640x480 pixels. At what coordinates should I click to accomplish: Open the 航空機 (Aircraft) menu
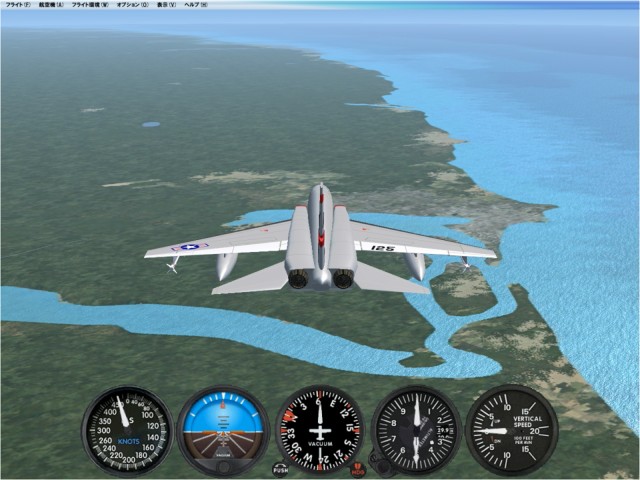[51, 5]
